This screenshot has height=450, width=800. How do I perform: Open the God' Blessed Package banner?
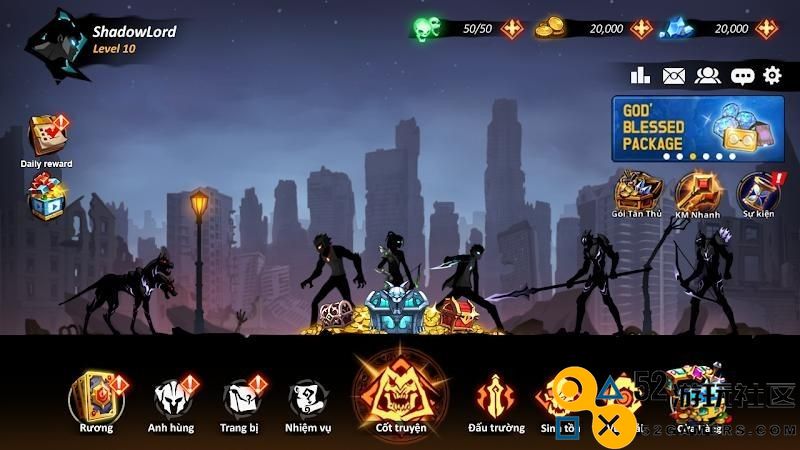tap(695, 128)
